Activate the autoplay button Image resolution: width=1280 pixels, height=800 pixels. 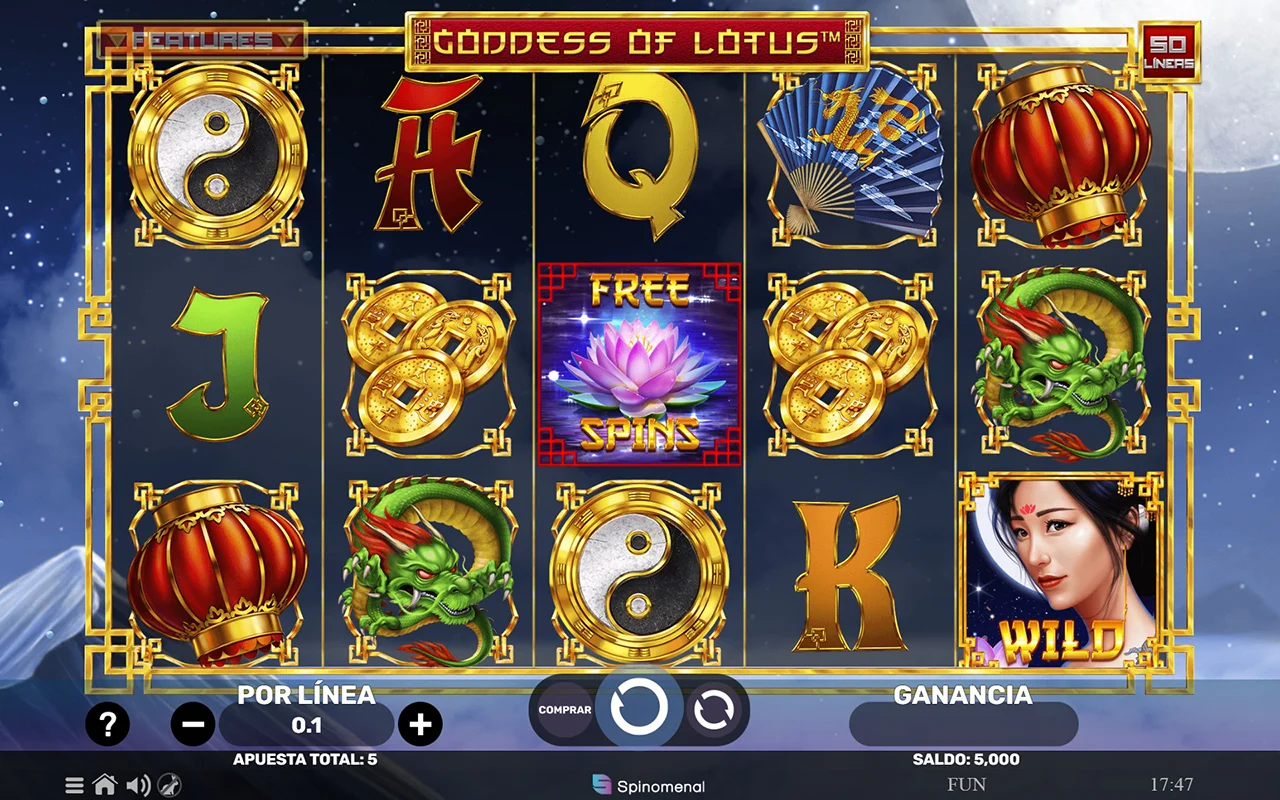[x=713, y=710]
